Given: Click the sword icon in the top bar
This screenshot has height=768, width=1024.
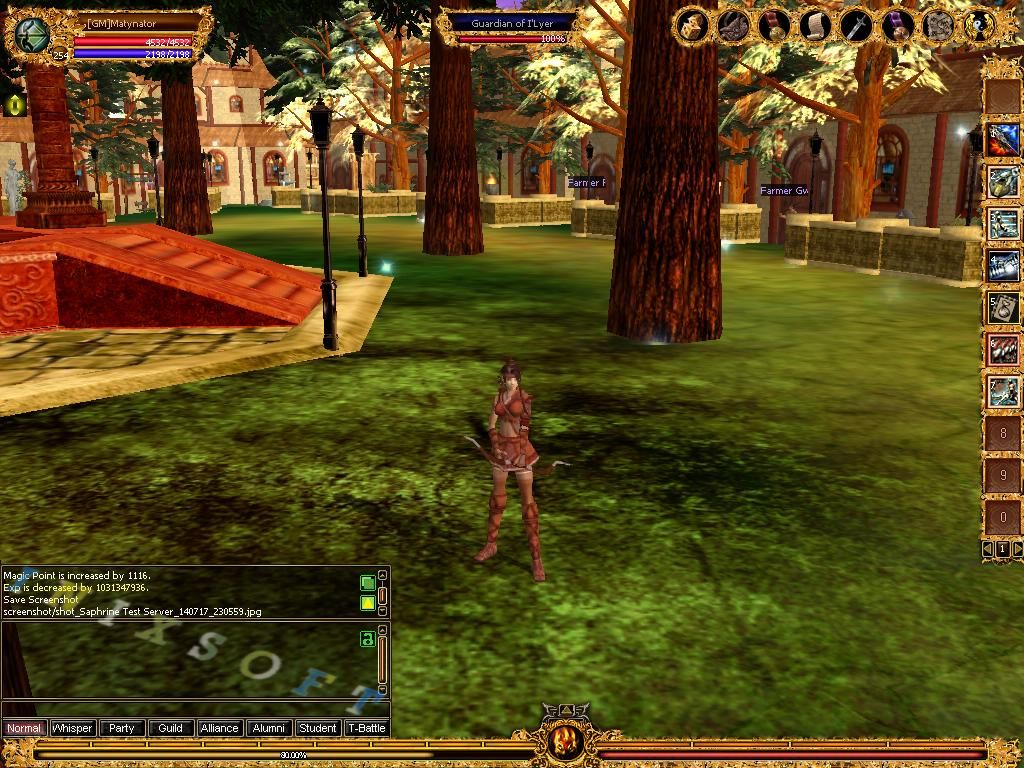Looking at the screenshot, I should (x=856, y=25).
